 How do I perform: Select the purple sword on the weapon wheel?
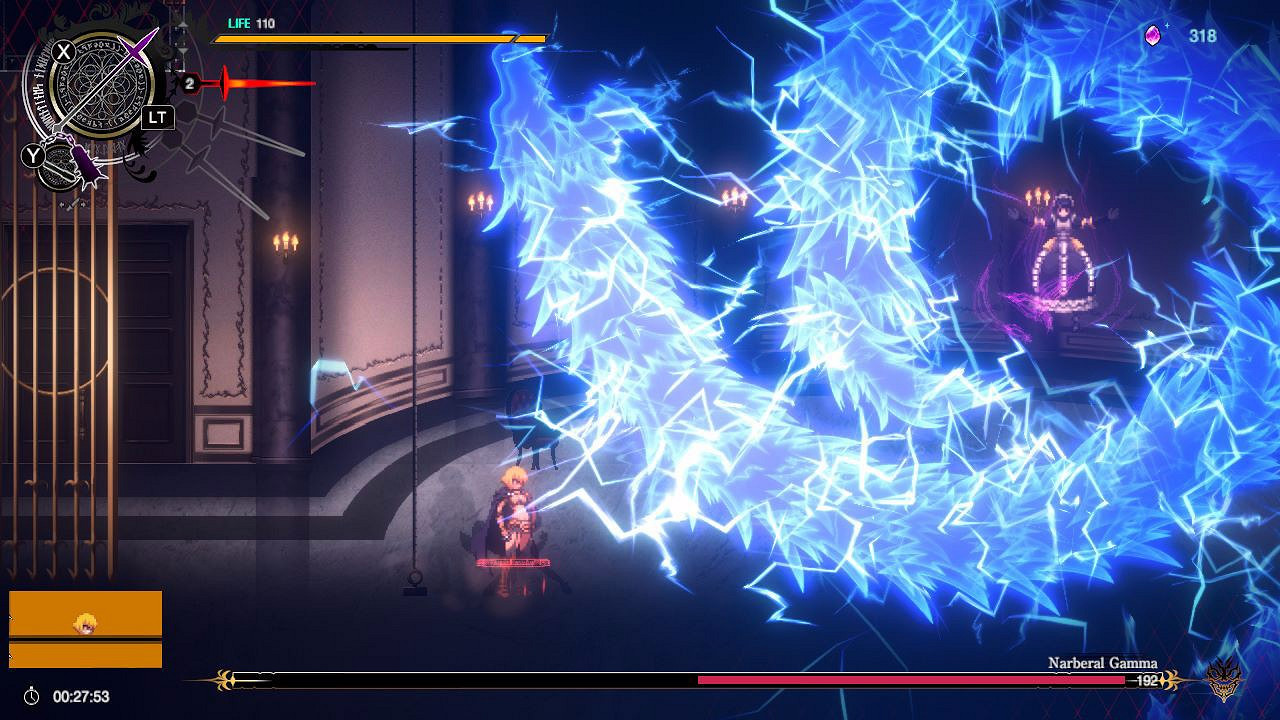click(x=133, y=52)
